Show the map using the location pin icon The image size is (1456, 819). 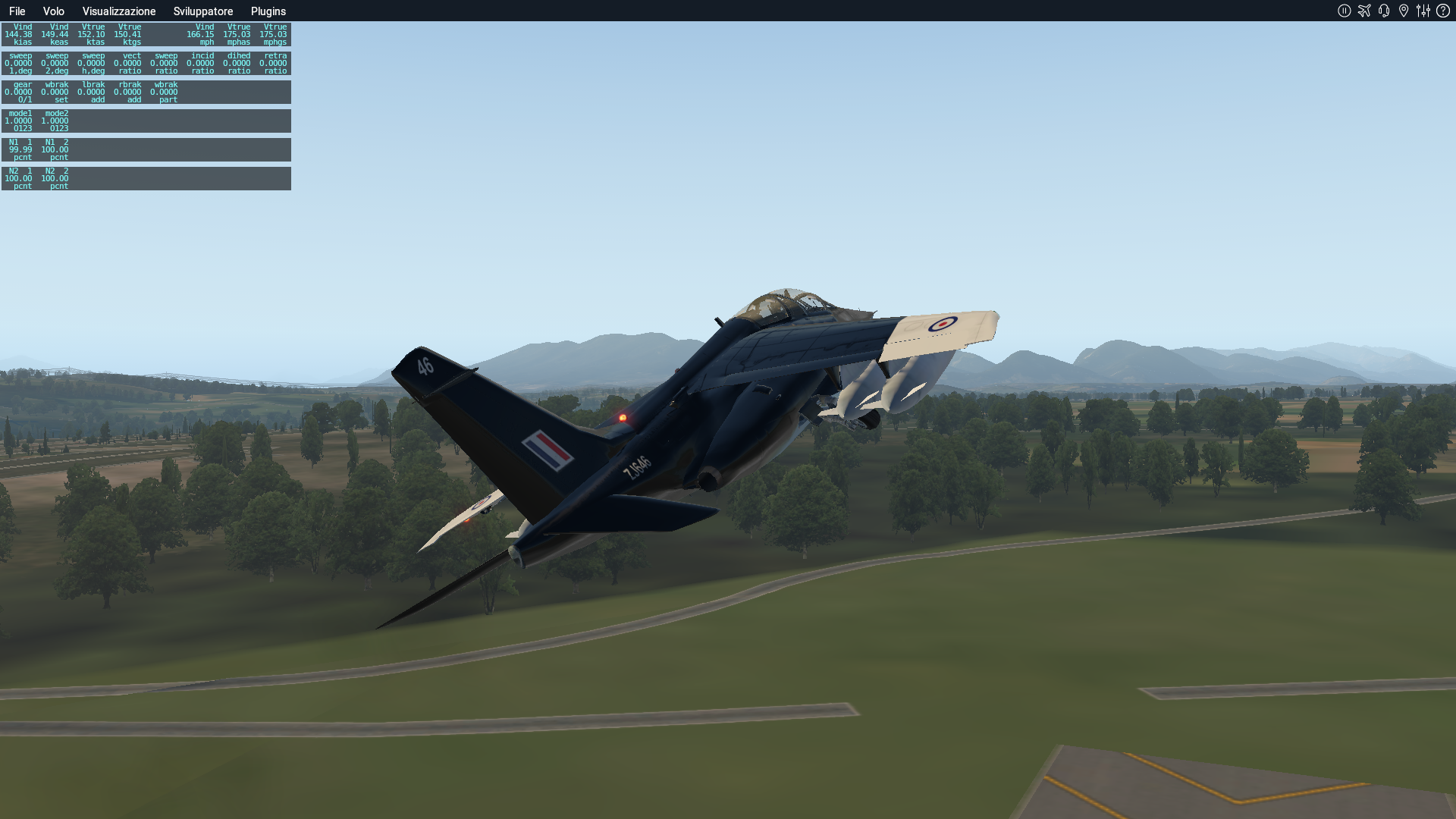(x=1404, y=11)
